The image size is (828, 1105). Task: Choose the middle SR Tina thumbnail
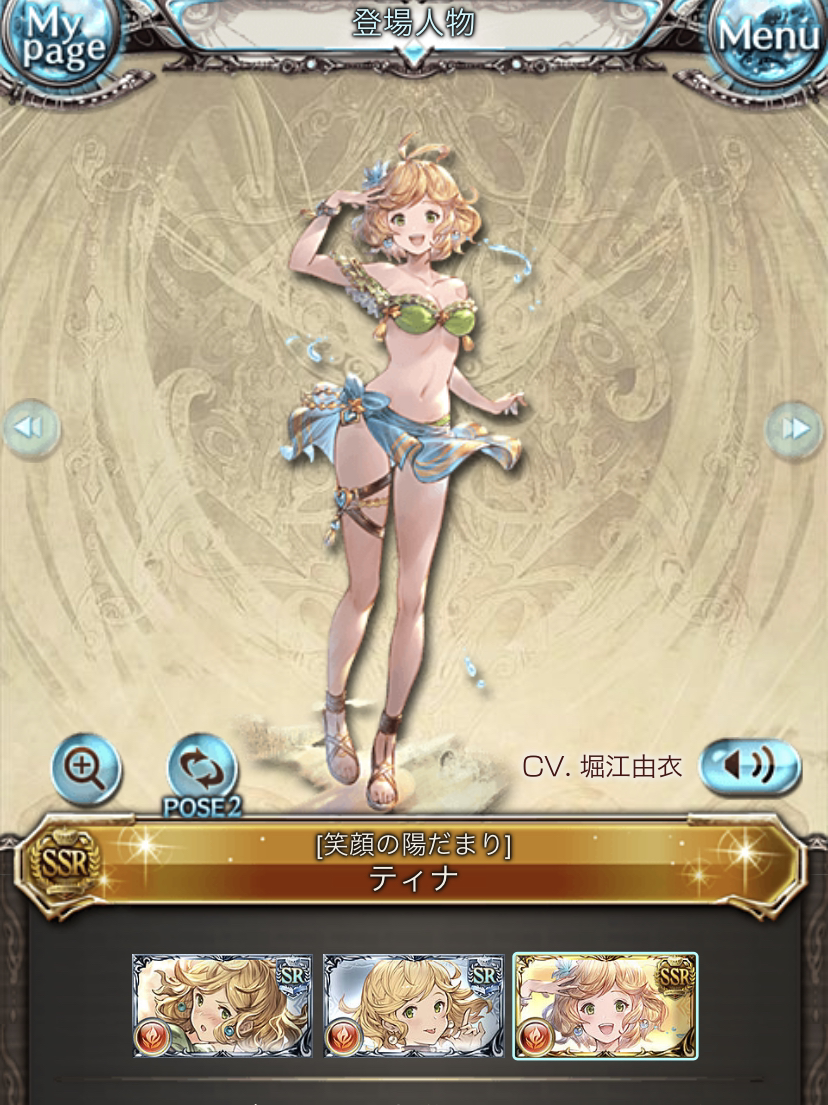[413, 1005]
